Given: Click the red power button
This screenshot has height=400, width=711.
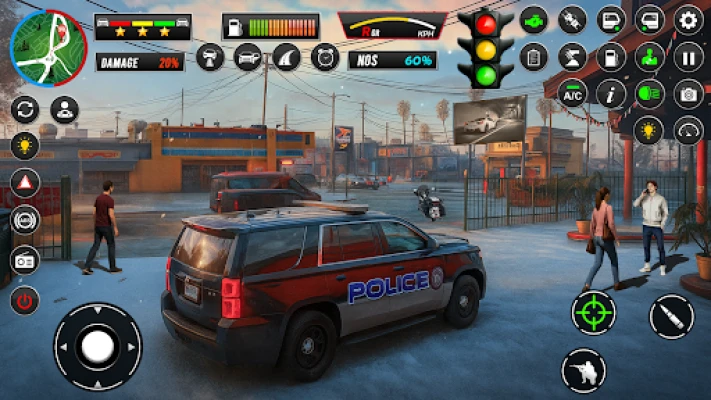Looking at the screenshot, I should [25, 300].
